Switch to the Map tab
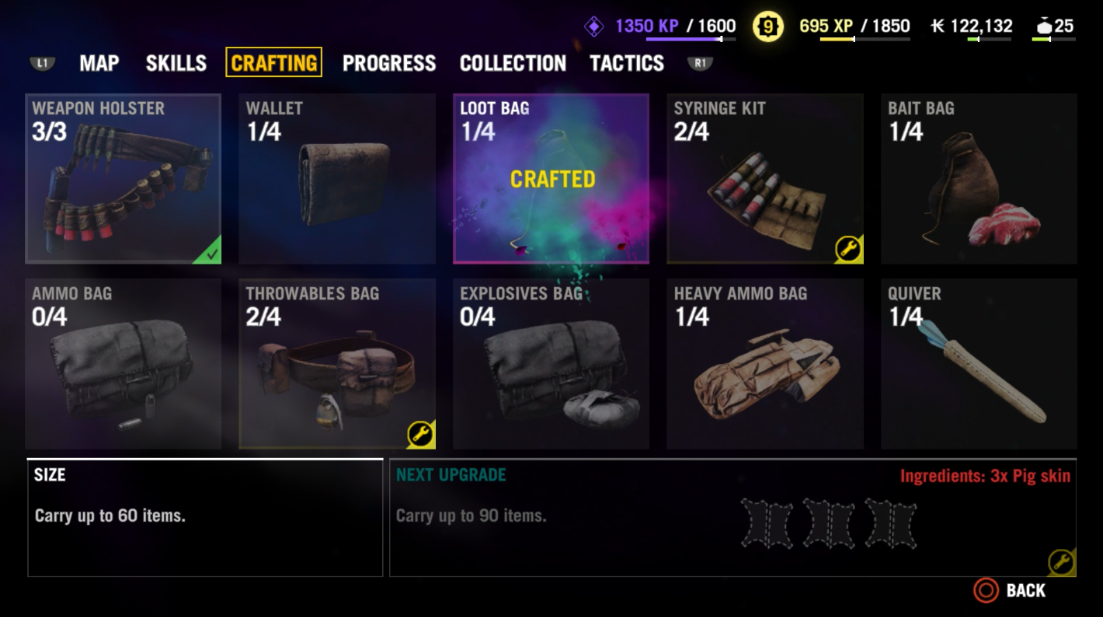The image size is (1103, 617). (x=99, y=63)
